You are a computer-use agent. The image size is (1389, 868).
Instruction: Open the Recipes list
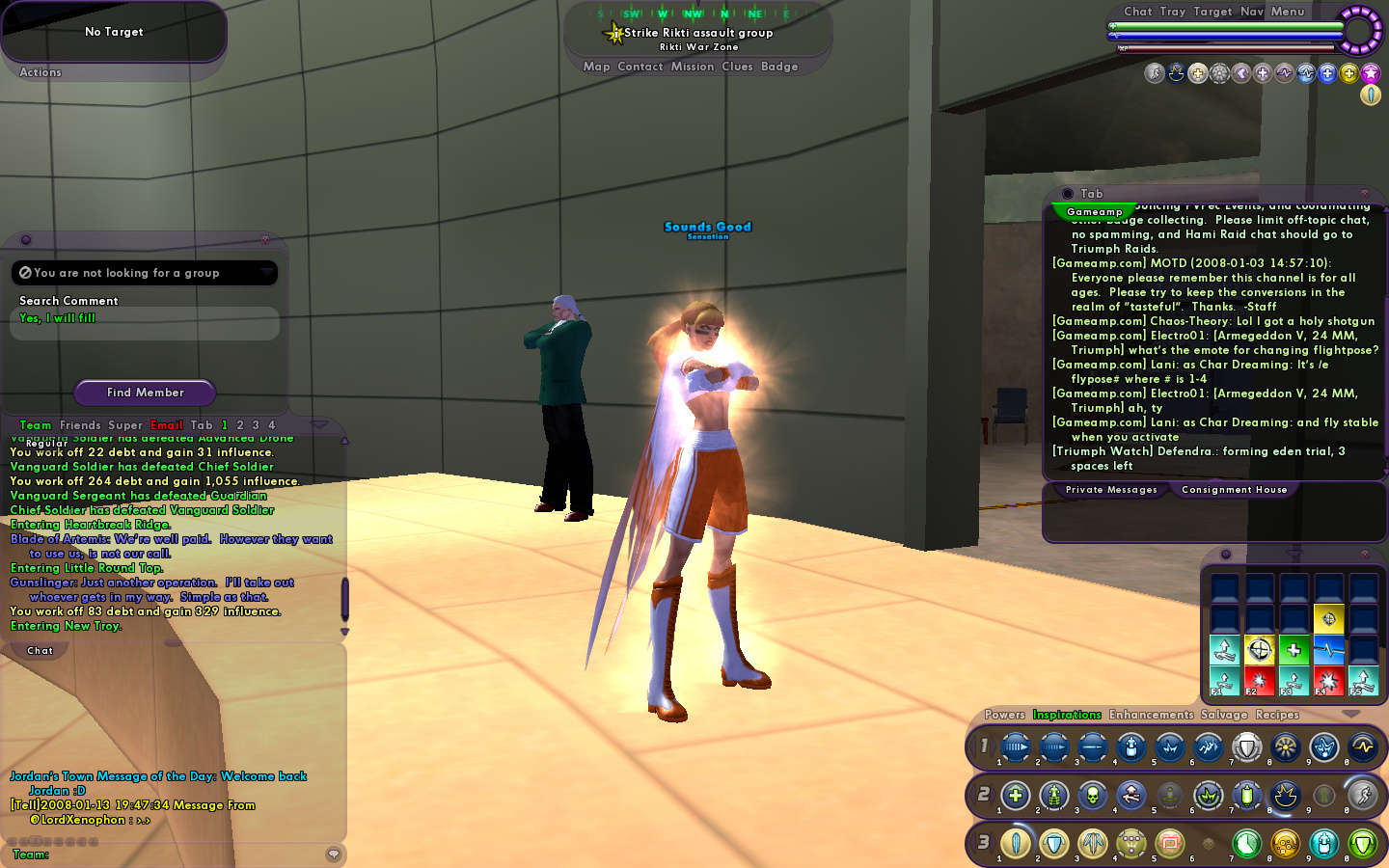tap(1277, 715)
